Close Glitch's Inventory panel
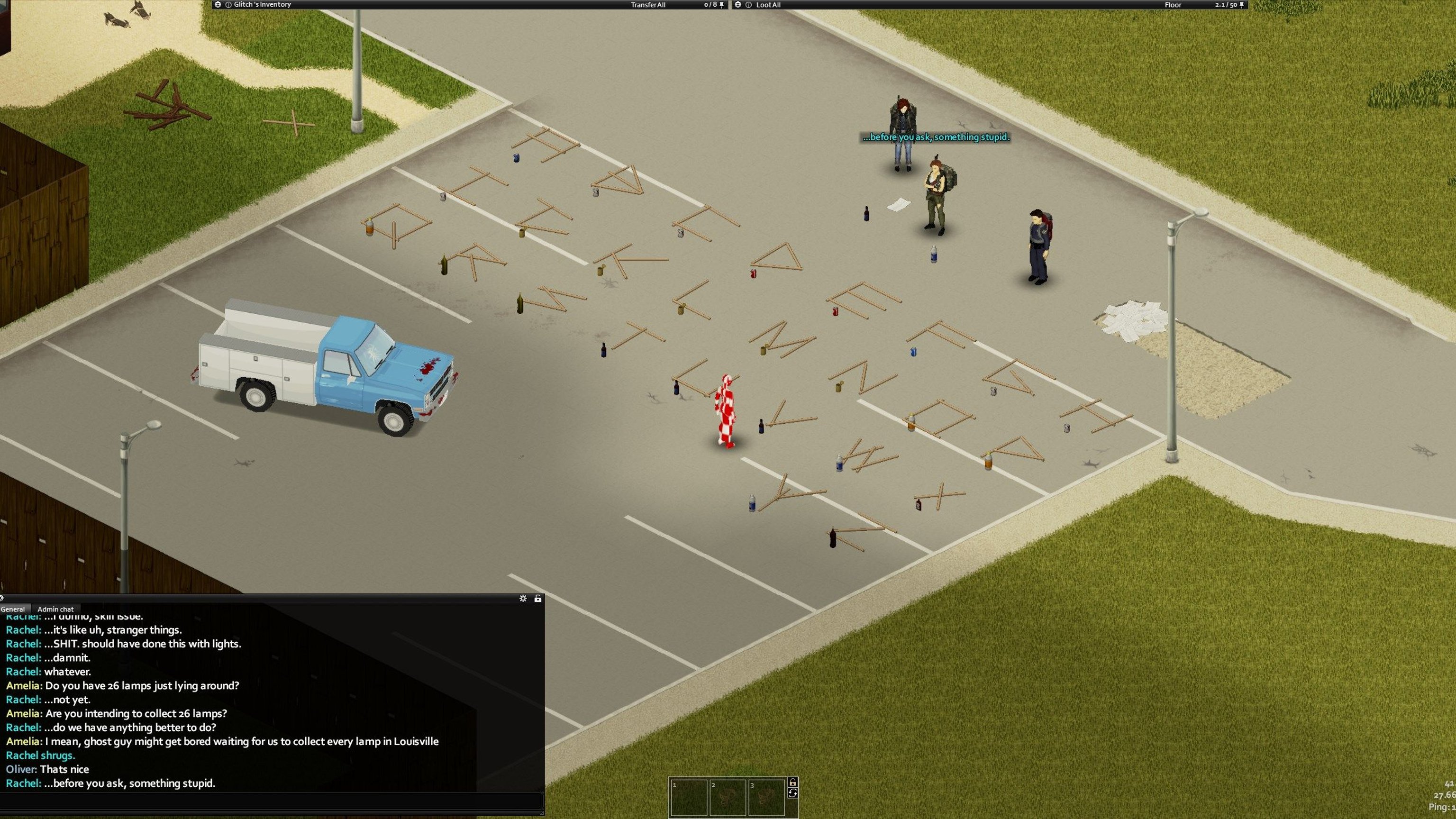This screenshot has width=1456, height=819. point(218,5)
